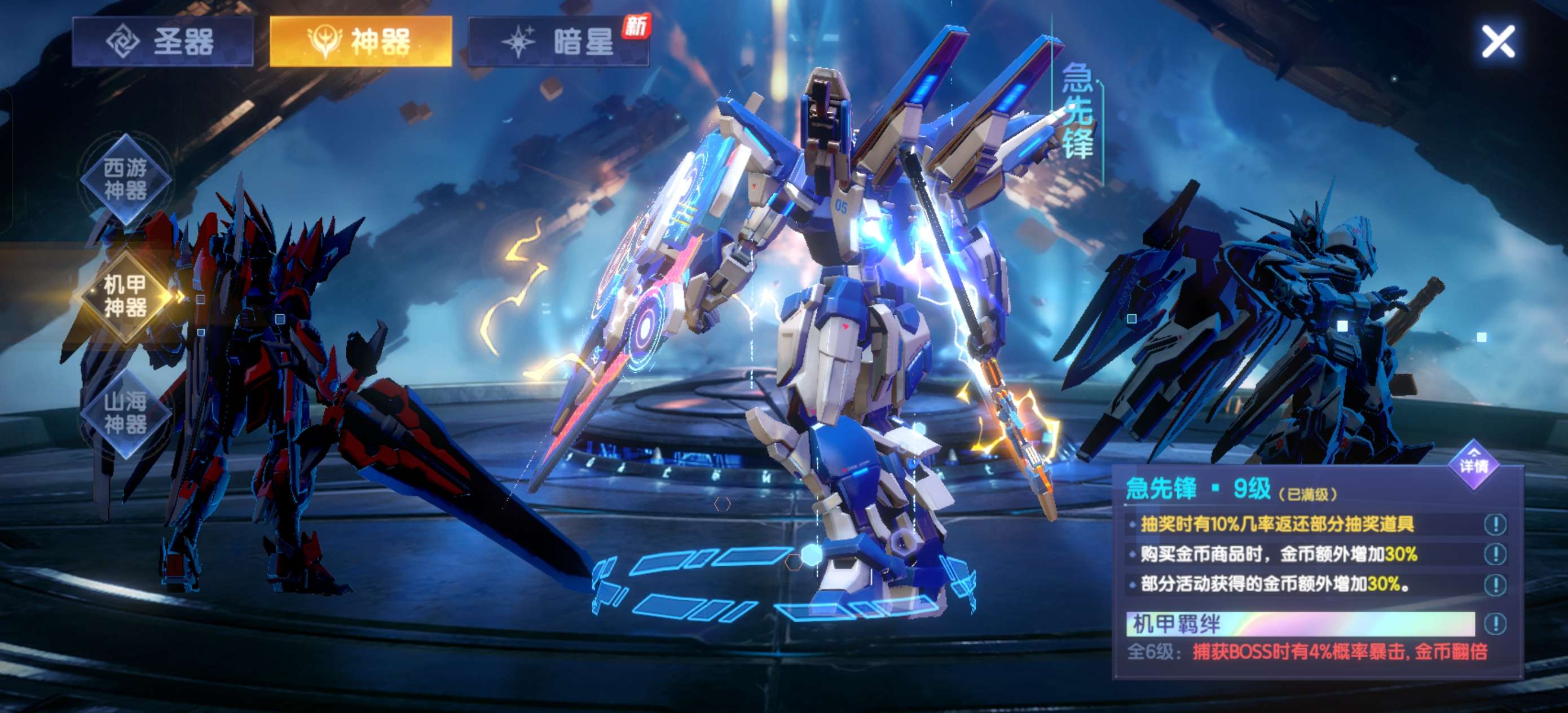
Task: Switch to the 山海神器 category
Action: (125, 413)
